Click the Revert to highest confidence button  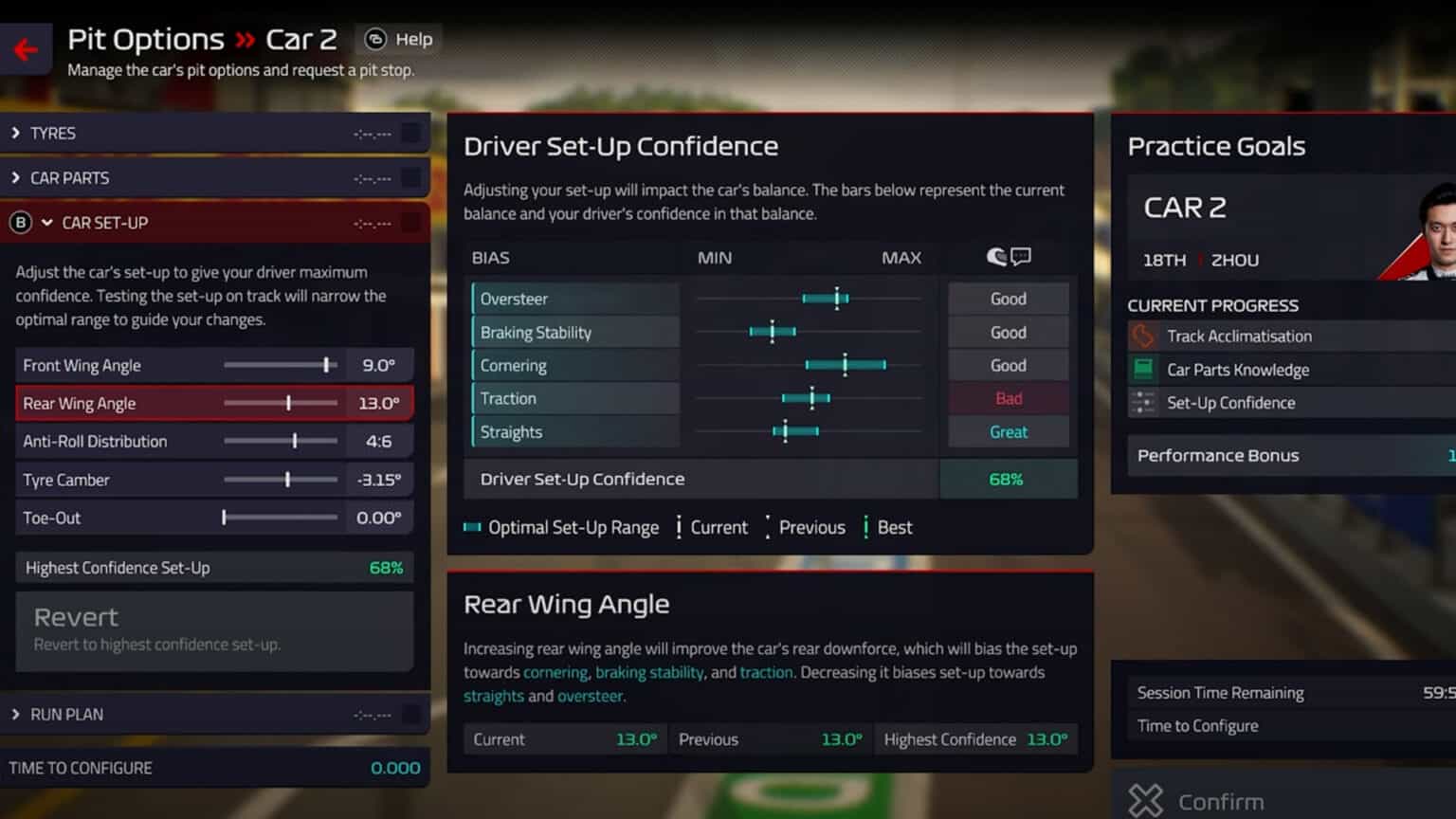click(214, 628)
